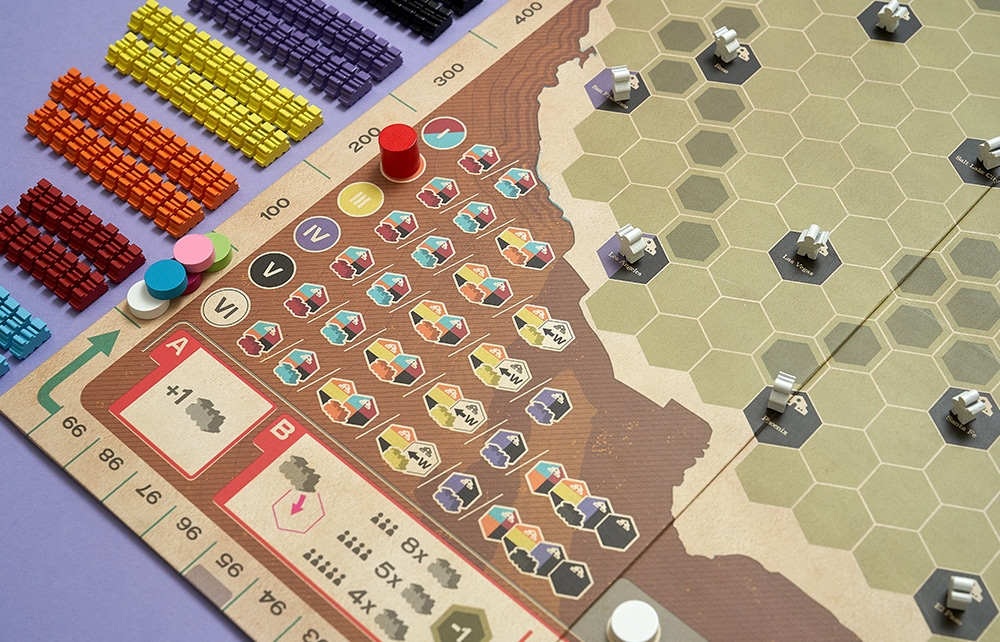Choose the yellow round III marker

[360, 199]
